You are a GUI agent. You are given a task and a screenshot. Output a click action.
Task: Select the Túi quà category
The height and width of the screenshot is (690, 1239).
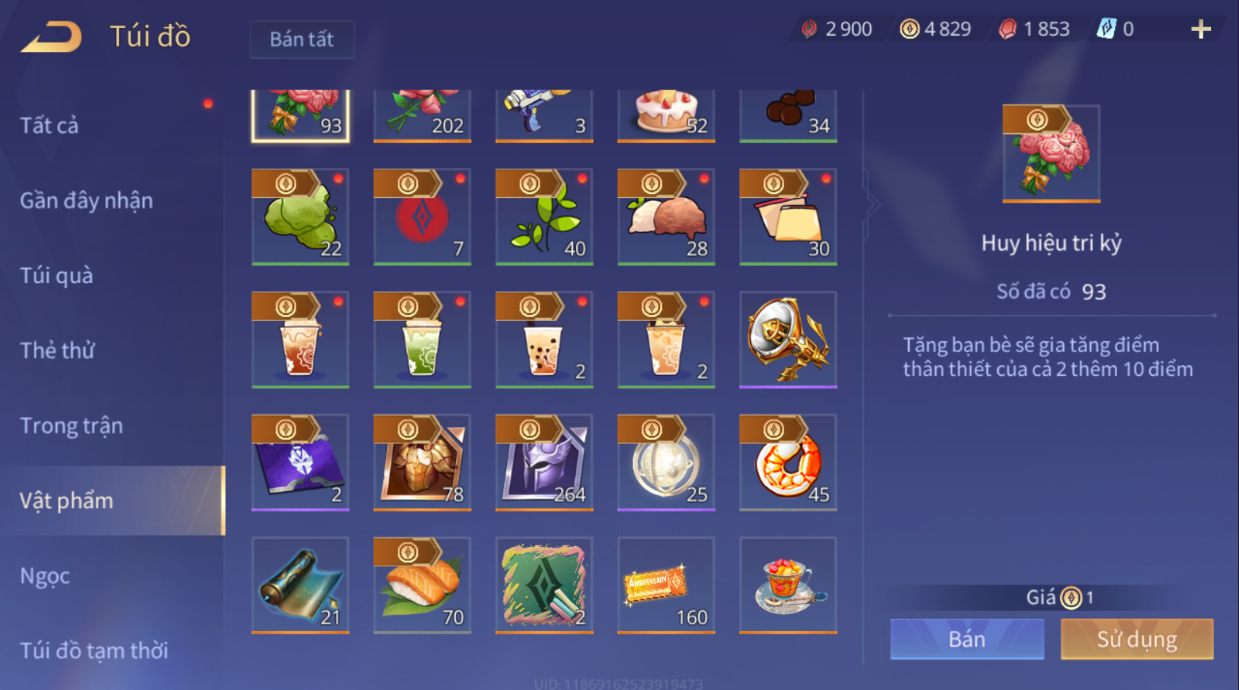56,275
